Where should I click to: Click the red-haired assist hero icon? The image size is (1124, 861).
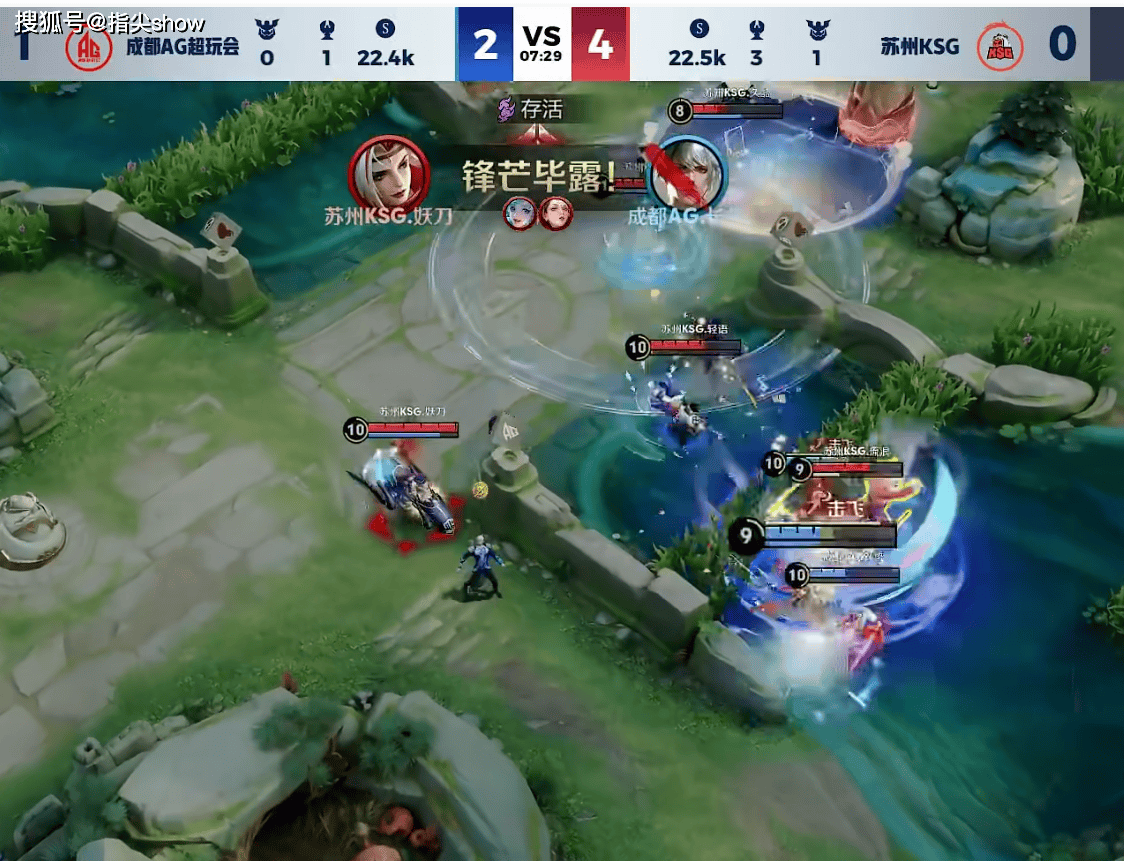[x=555, y=213]
